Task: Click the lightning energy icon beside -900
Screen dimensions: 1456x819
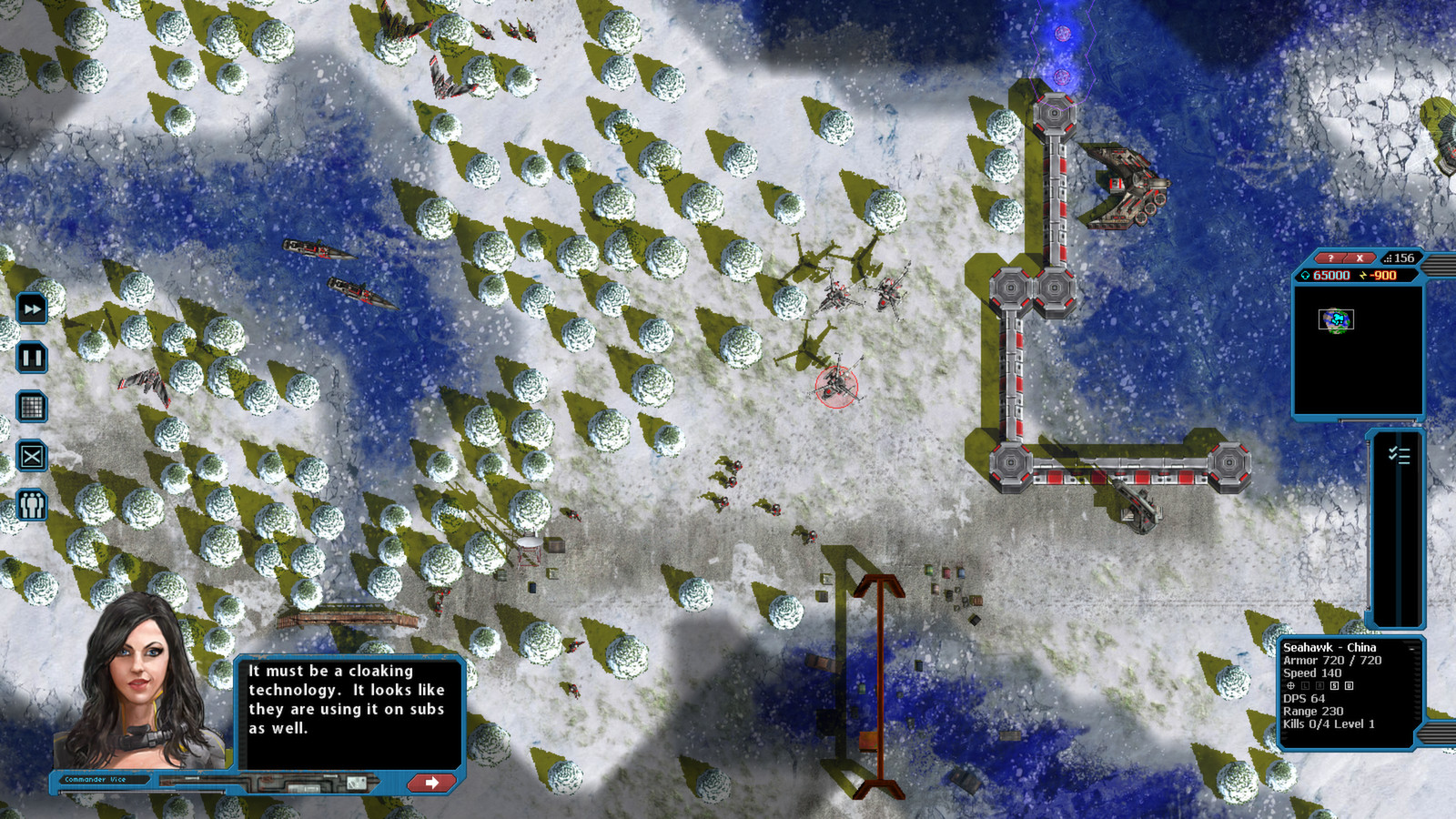Action: [x=1361, y=276]
